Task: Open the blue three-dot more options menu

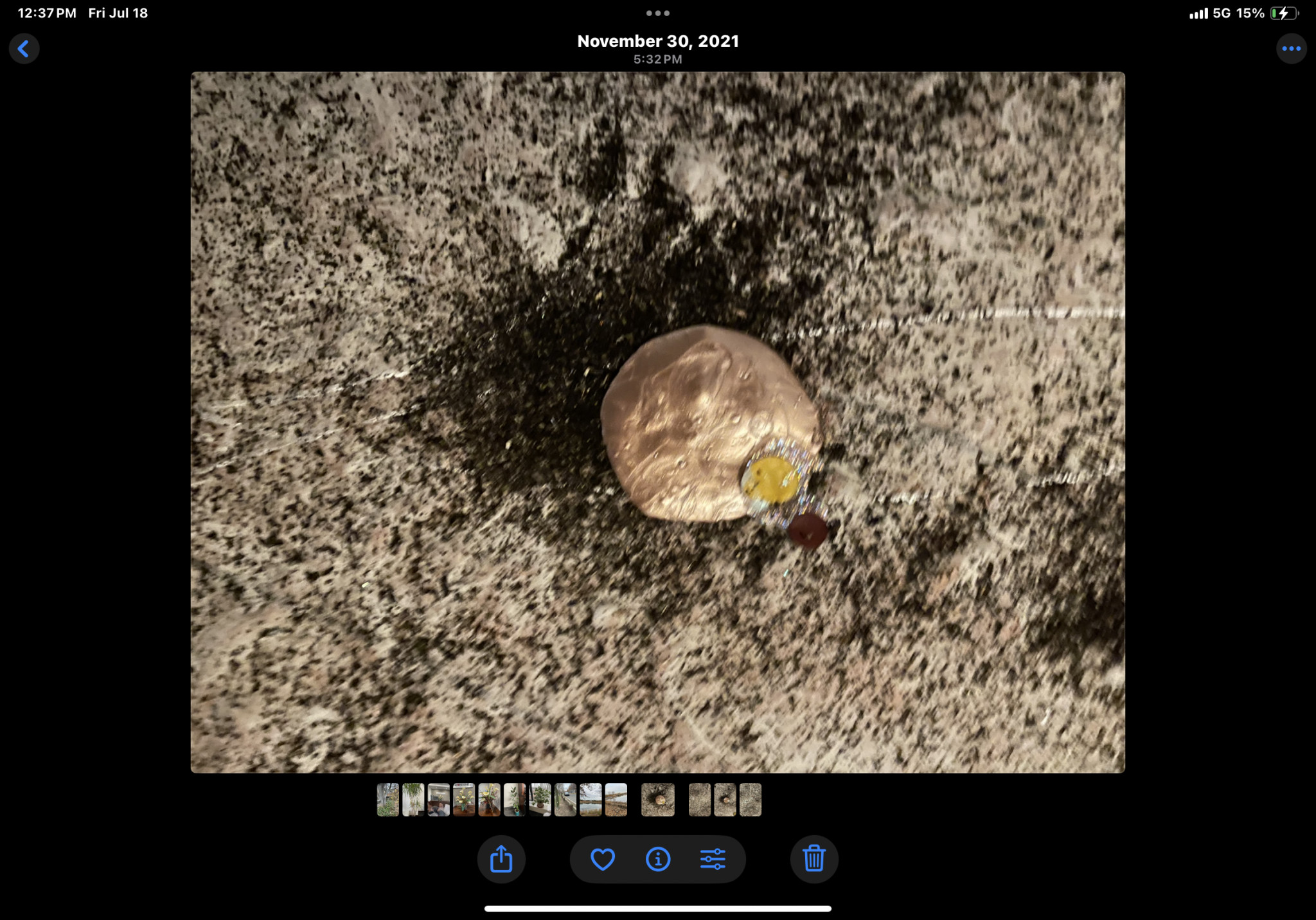Action: pos(1291,49)
